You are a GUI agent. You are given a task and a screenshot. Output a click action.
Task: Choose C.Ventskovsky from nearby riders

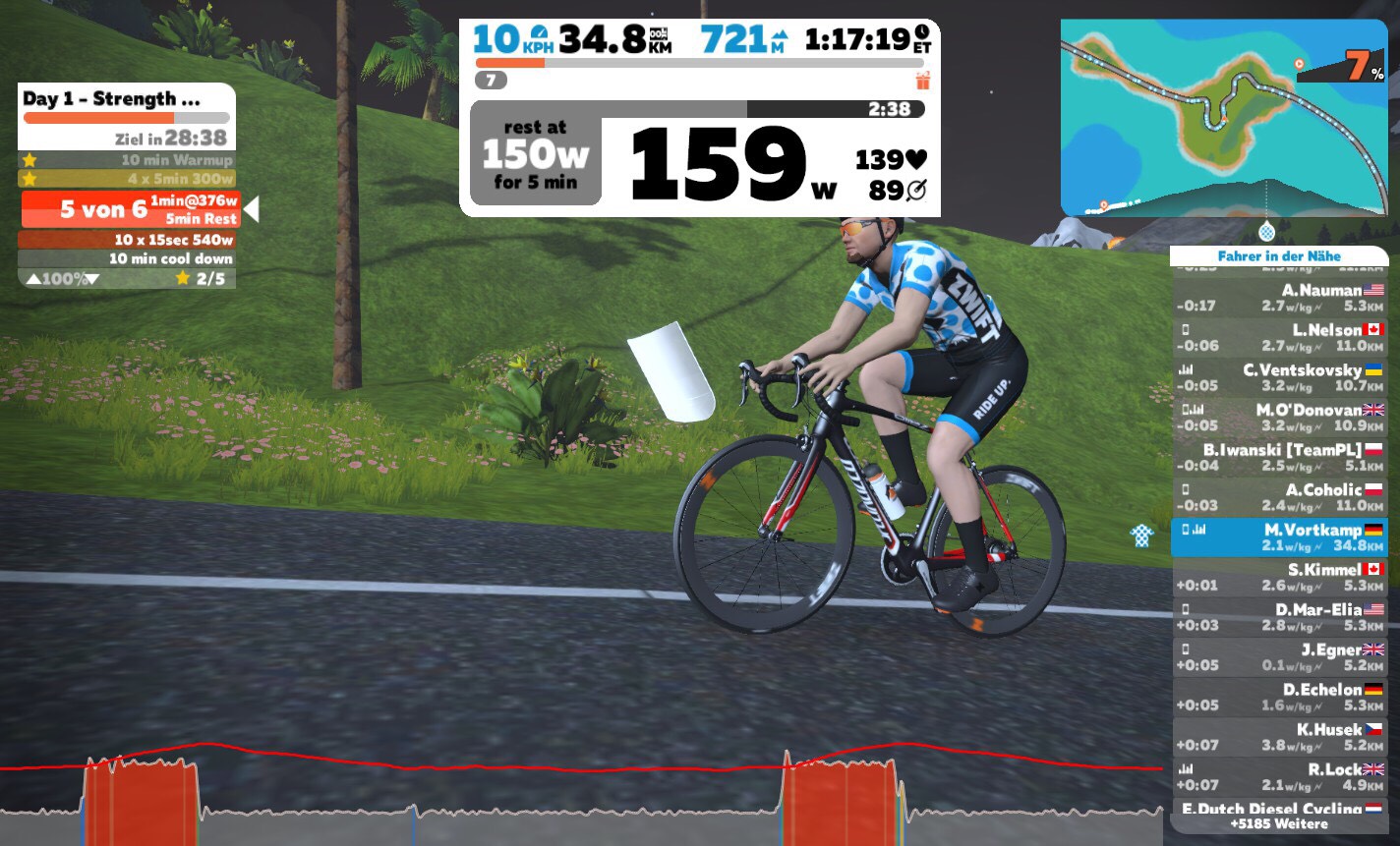point(1278,377)
